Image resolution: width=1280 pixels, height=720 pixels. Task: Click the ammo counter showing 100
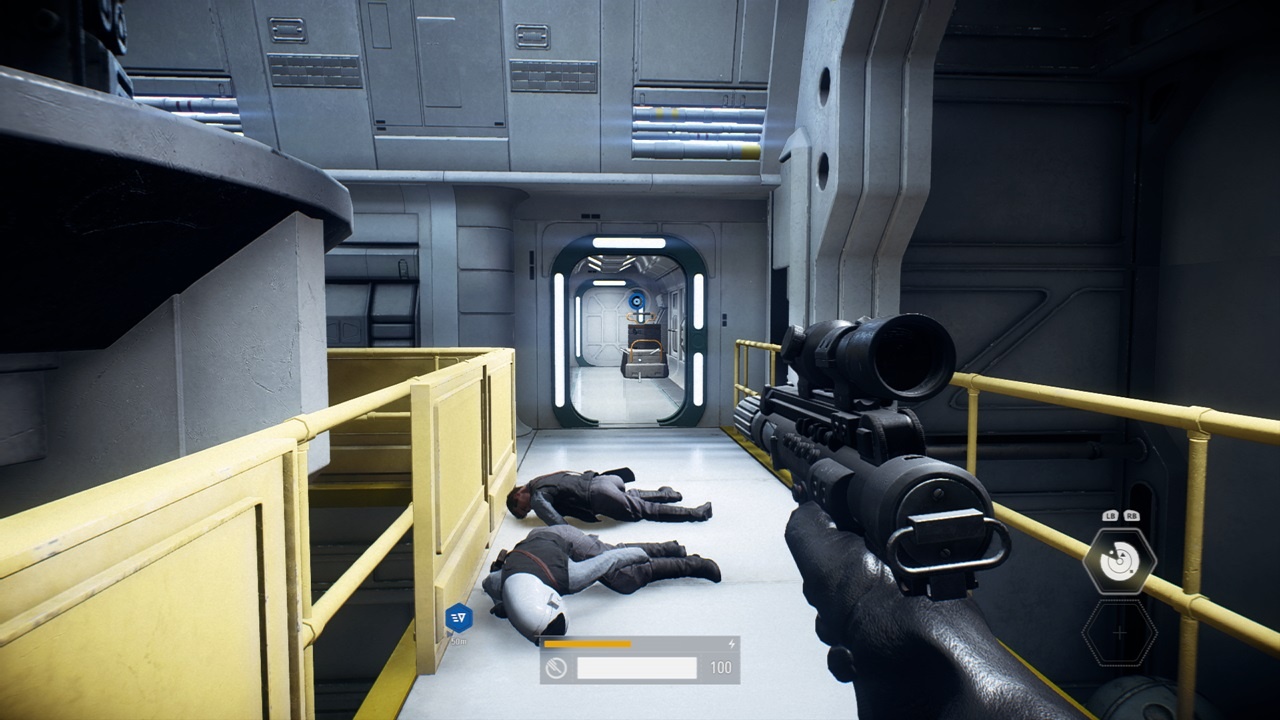coord(720,668)
